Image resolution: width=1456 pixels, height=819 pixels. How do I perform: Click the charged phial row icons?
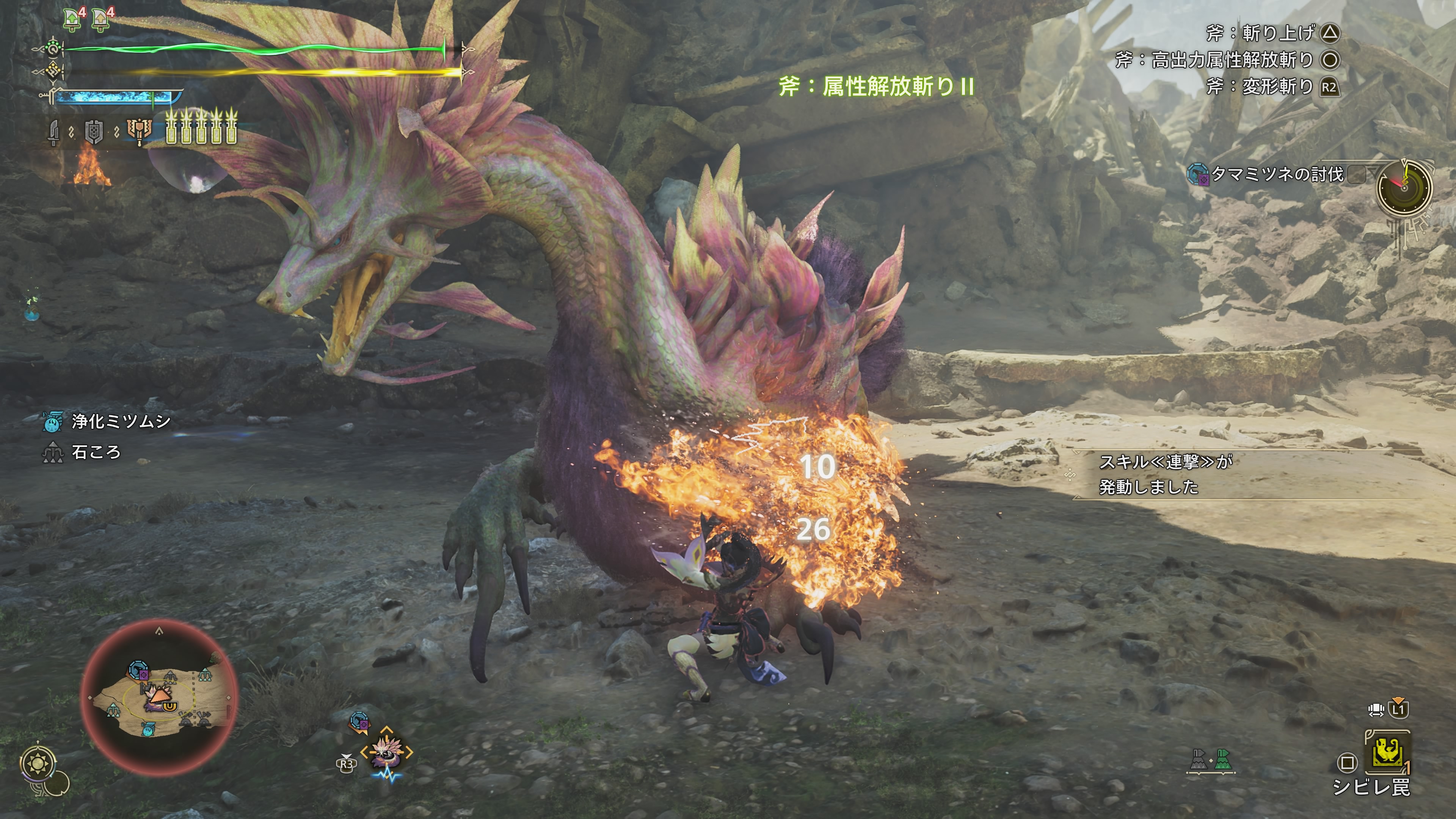click(x=201, y=128)
